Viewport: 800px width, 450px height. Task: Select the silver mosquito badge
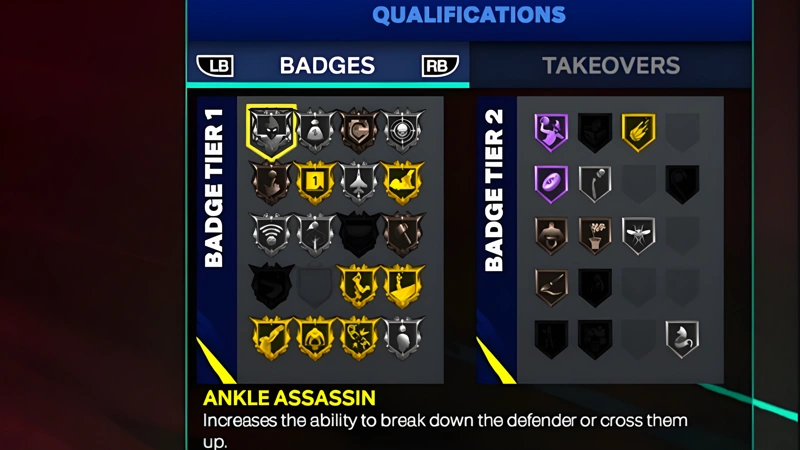click(639, 235)
